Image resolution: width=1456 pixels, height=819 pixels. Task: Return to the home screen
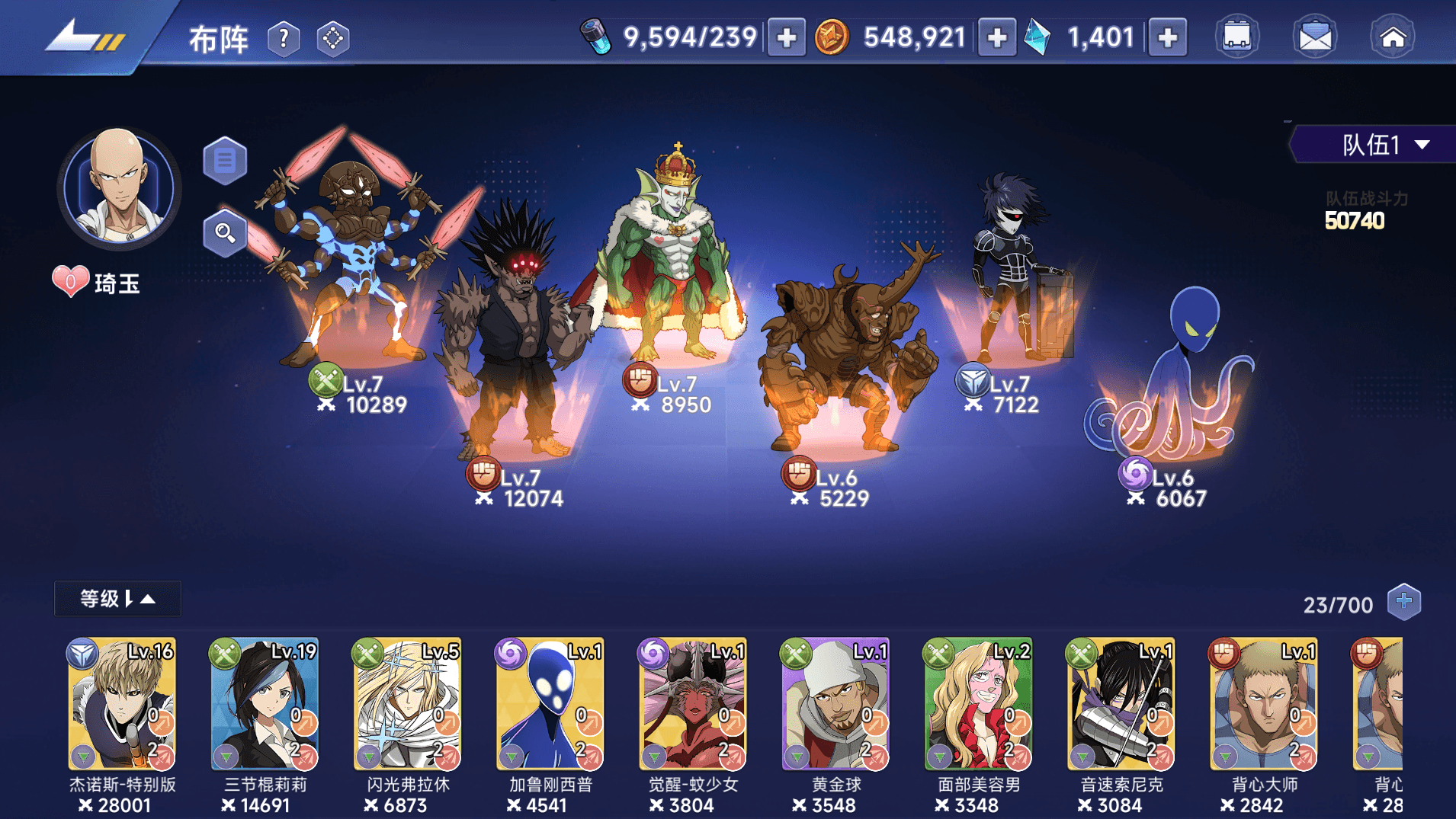pyautogui.click(x=1393, y=37)
